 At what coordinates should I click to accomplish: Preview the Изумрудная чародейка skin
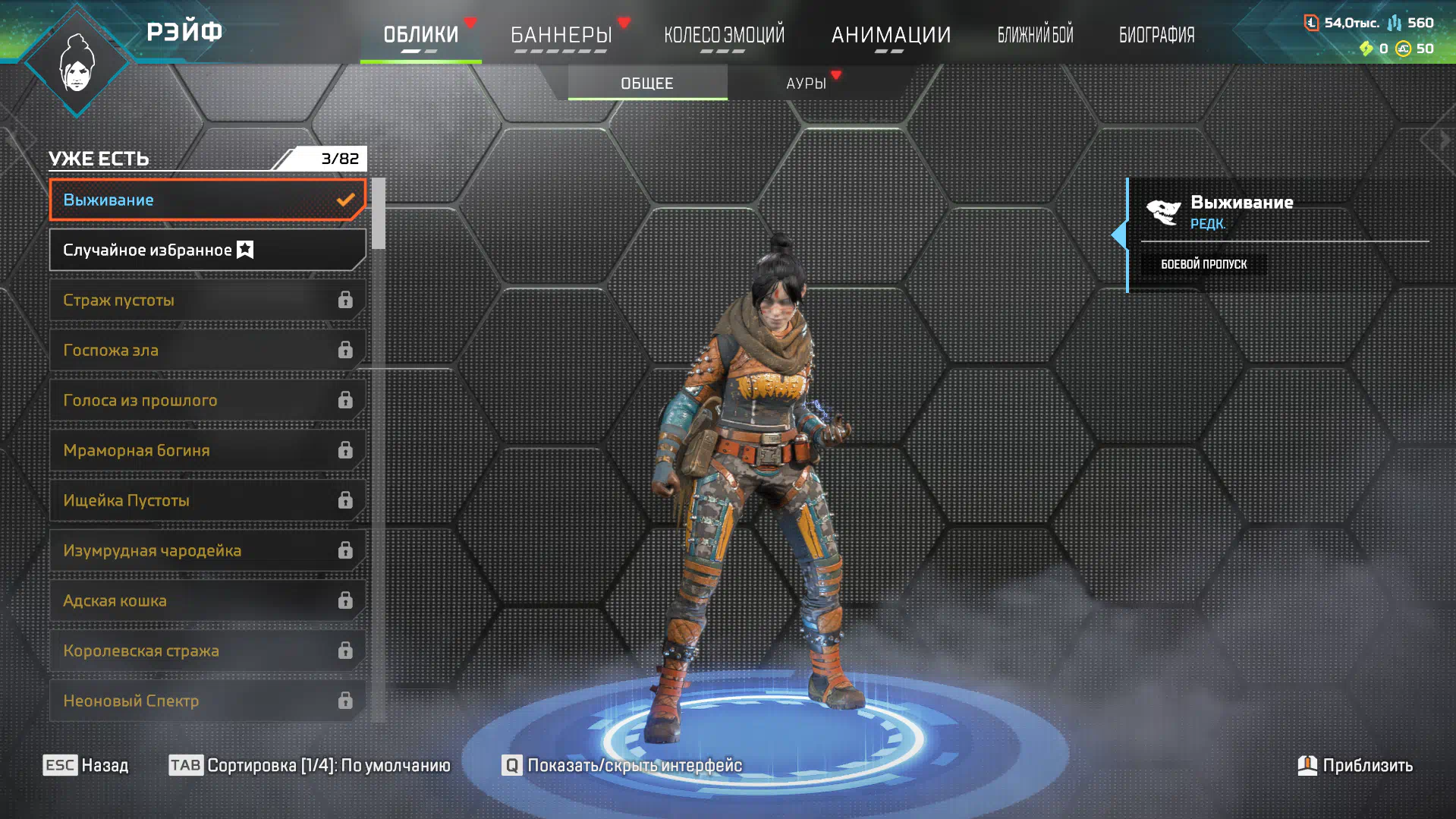coord(207,550)
